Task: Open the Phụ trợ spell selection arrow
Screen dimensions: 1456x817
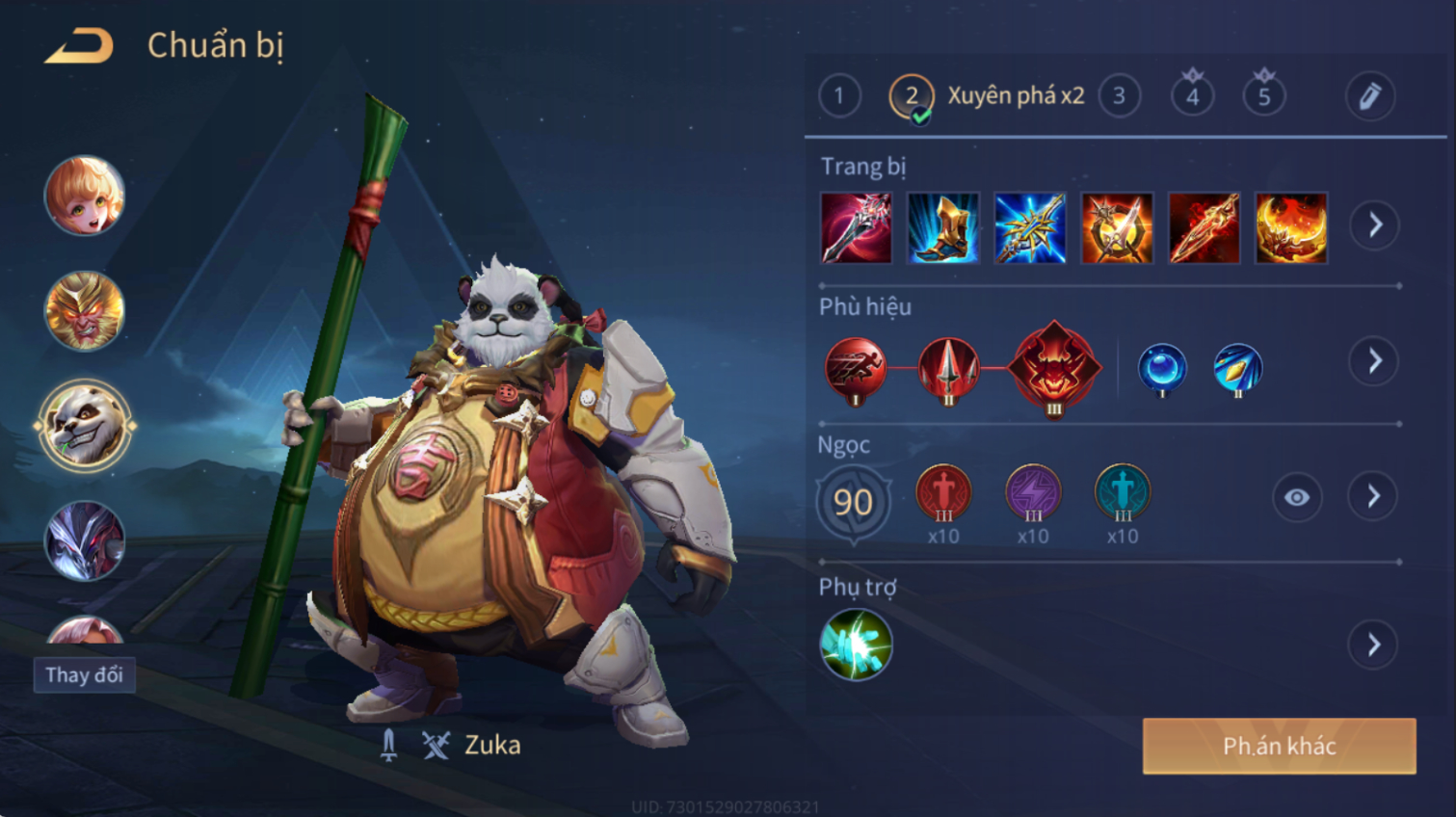Action: tap(1374, 645)
